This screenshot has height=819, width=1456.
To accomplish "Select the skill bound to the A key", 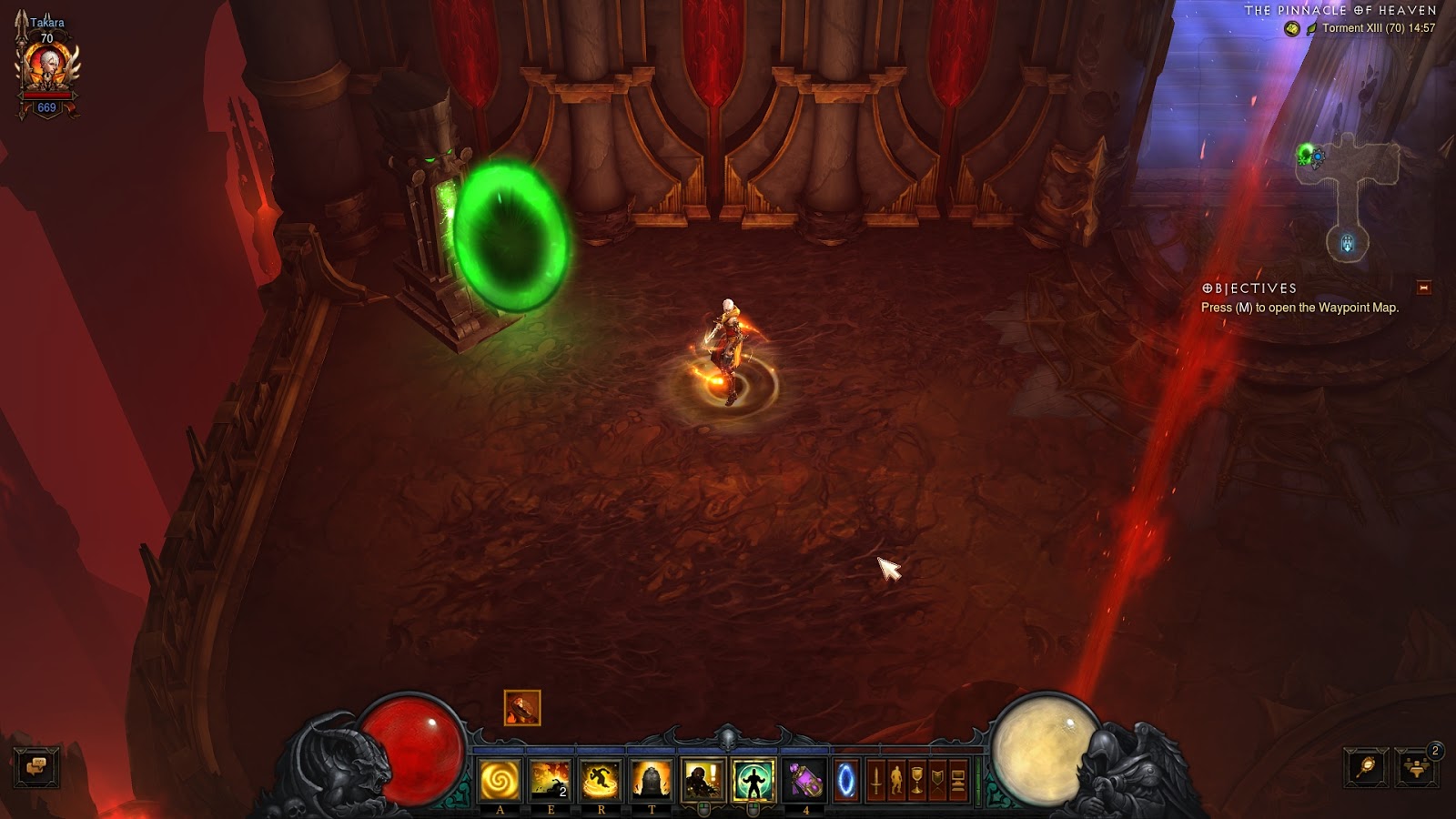I will [x=499, y=781].
